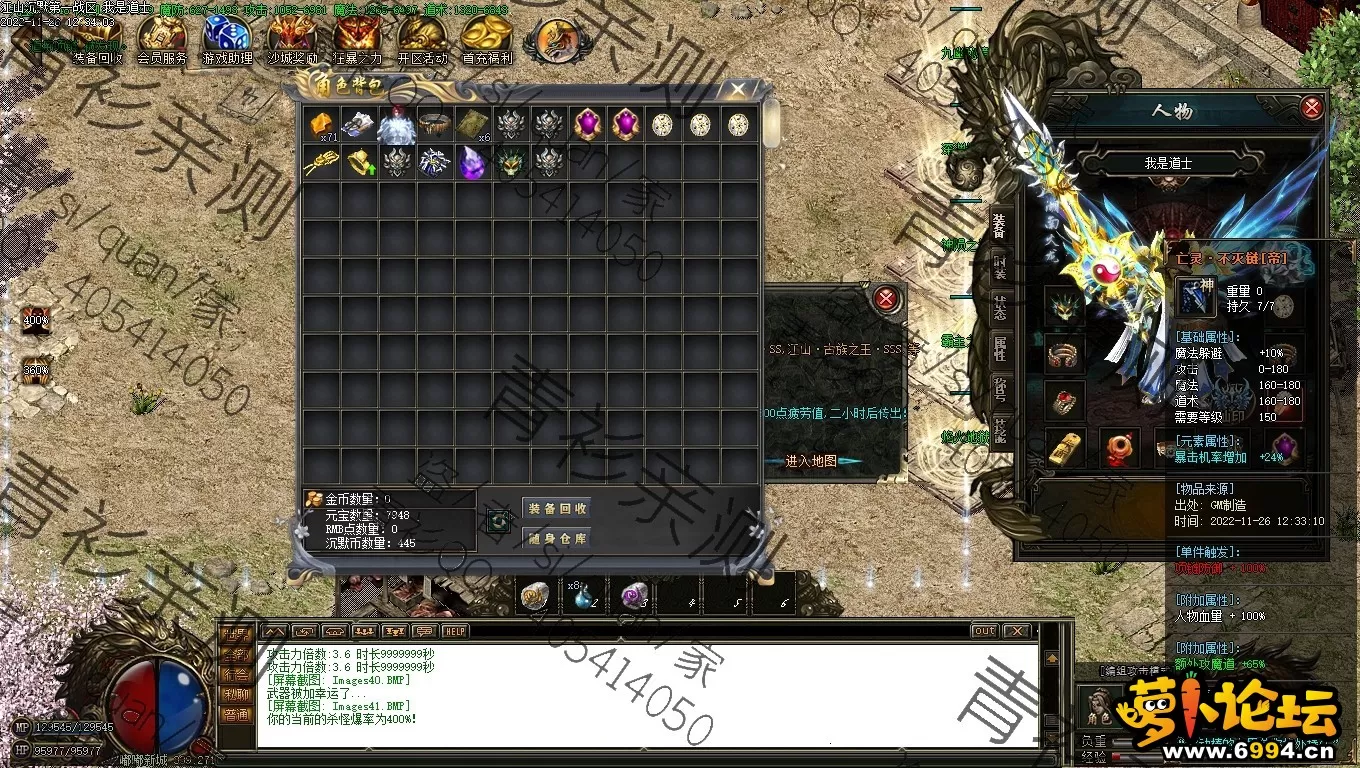This screenshot has height=768, width=1360.
Task: Open the 装备回收 top menu icon
Action: [x=98, y=40]
